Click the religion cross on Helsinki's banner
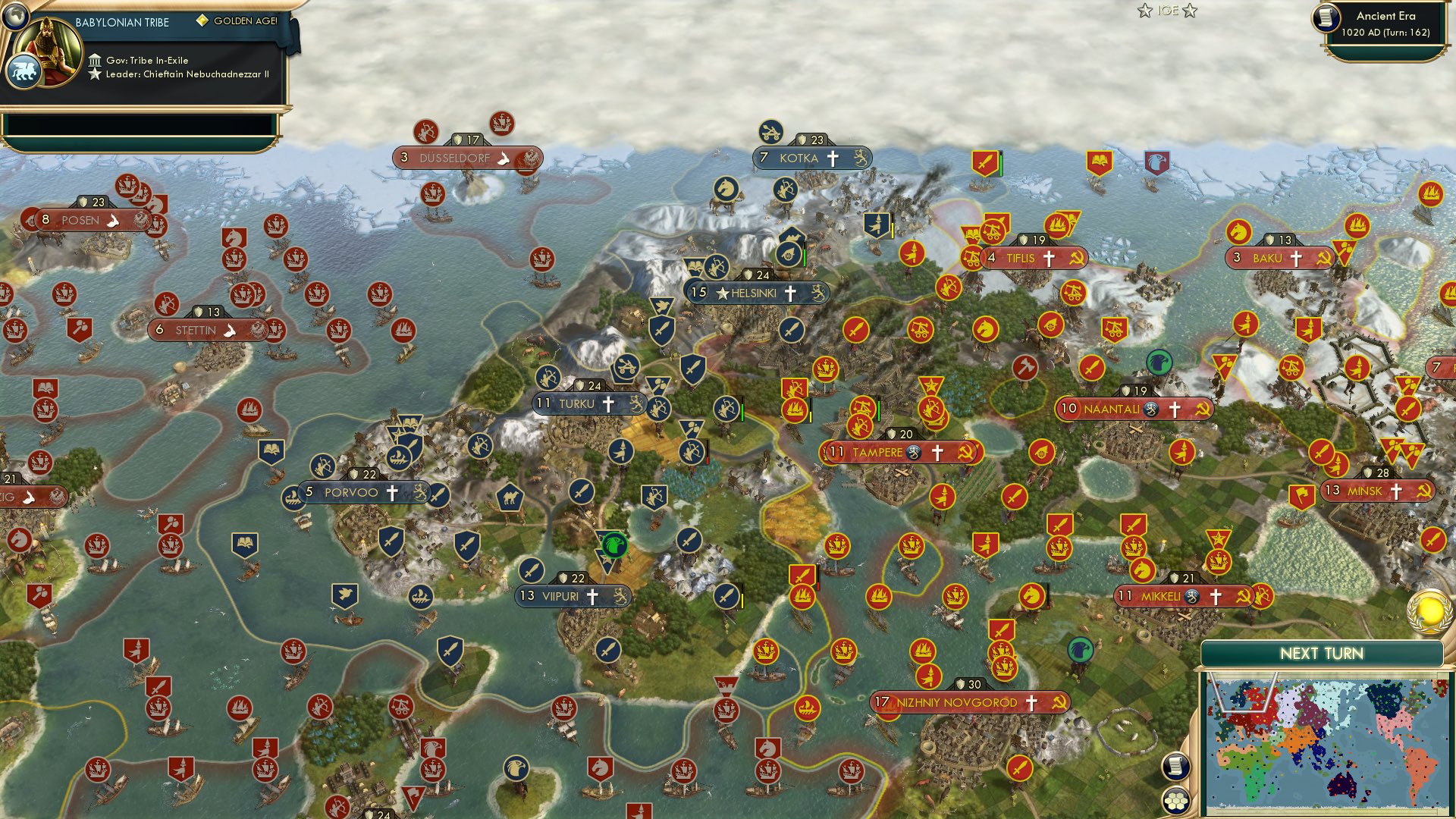This screenshot has width=1456, height=819. click(x=789, y=293)
